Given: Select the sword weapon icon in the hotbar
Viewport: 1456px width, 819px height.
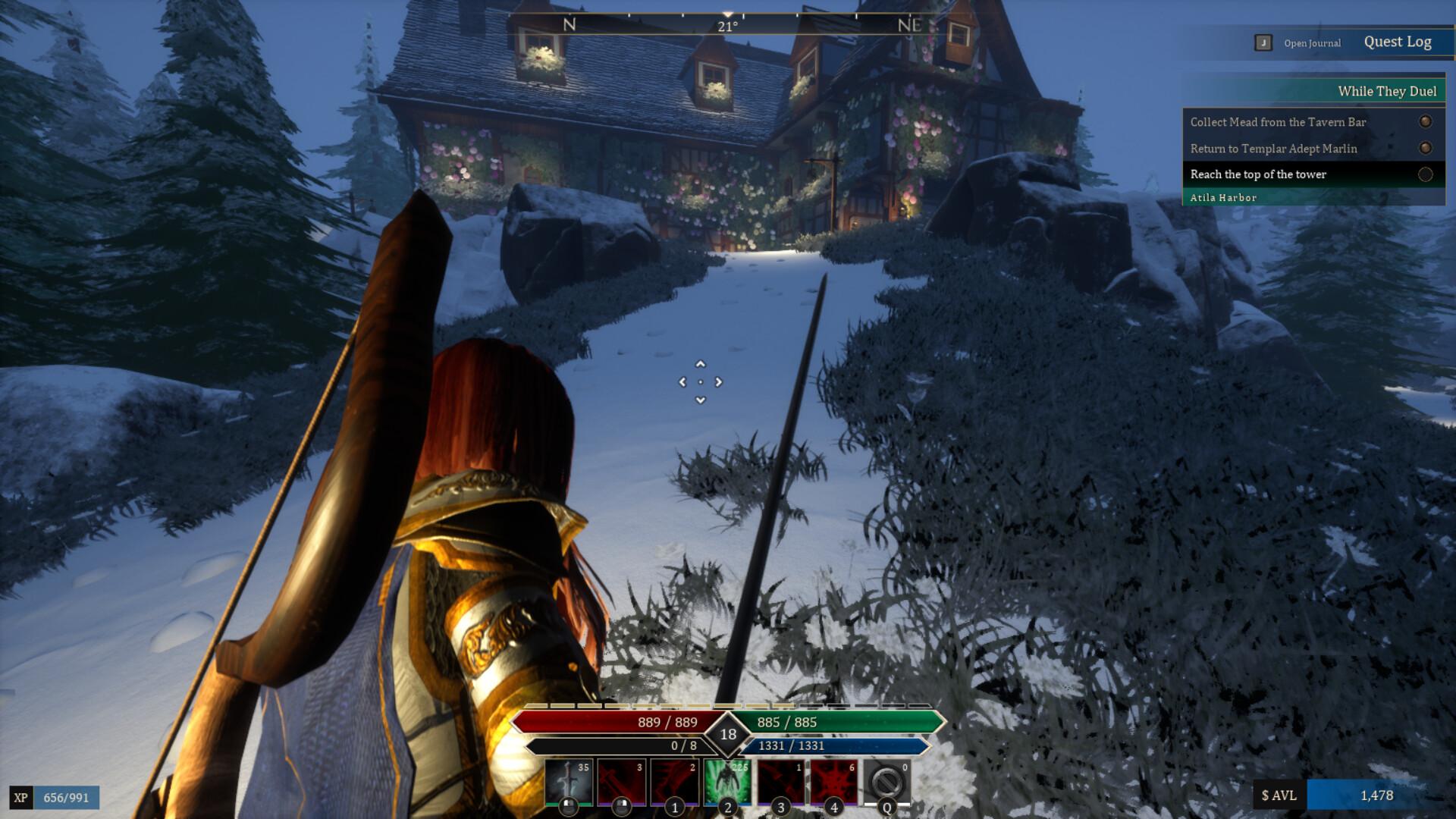Looking at the screenshot, I should pyautogui.click(x=570, y=781).
